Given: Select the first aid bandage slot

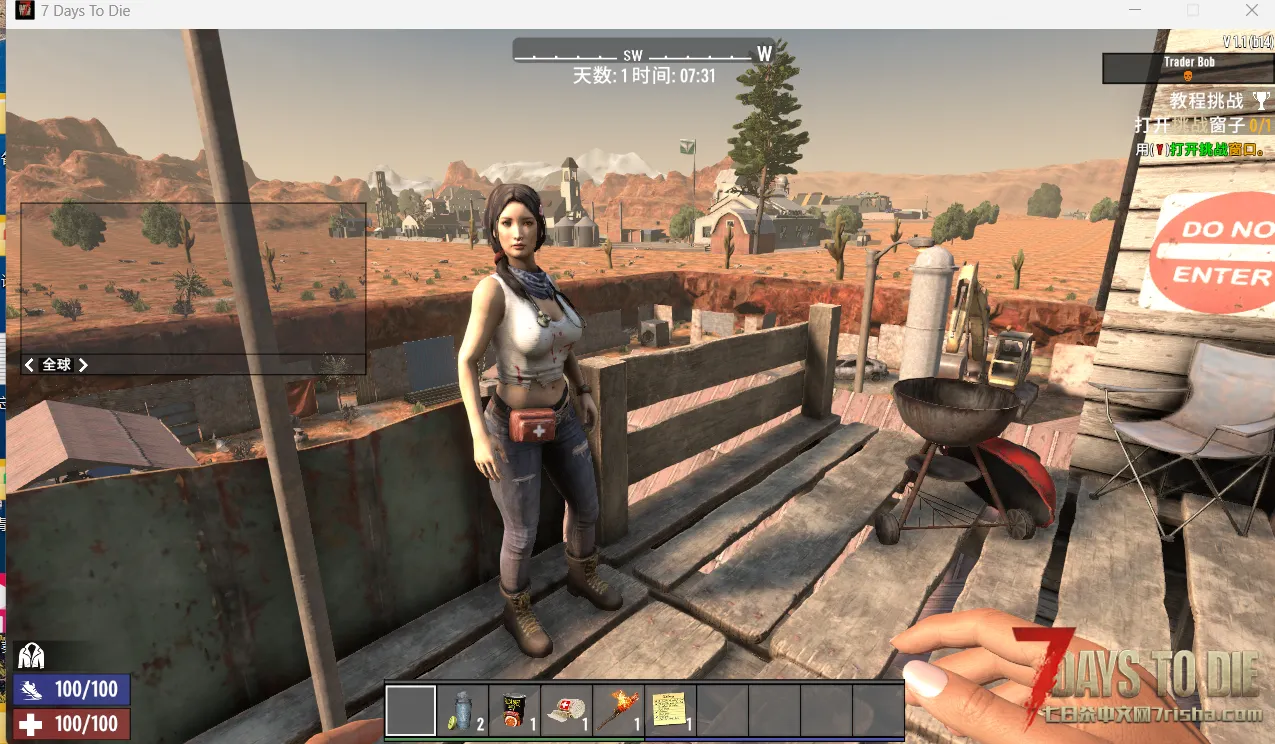Looking at the screenshot, I should click(567, 710).
